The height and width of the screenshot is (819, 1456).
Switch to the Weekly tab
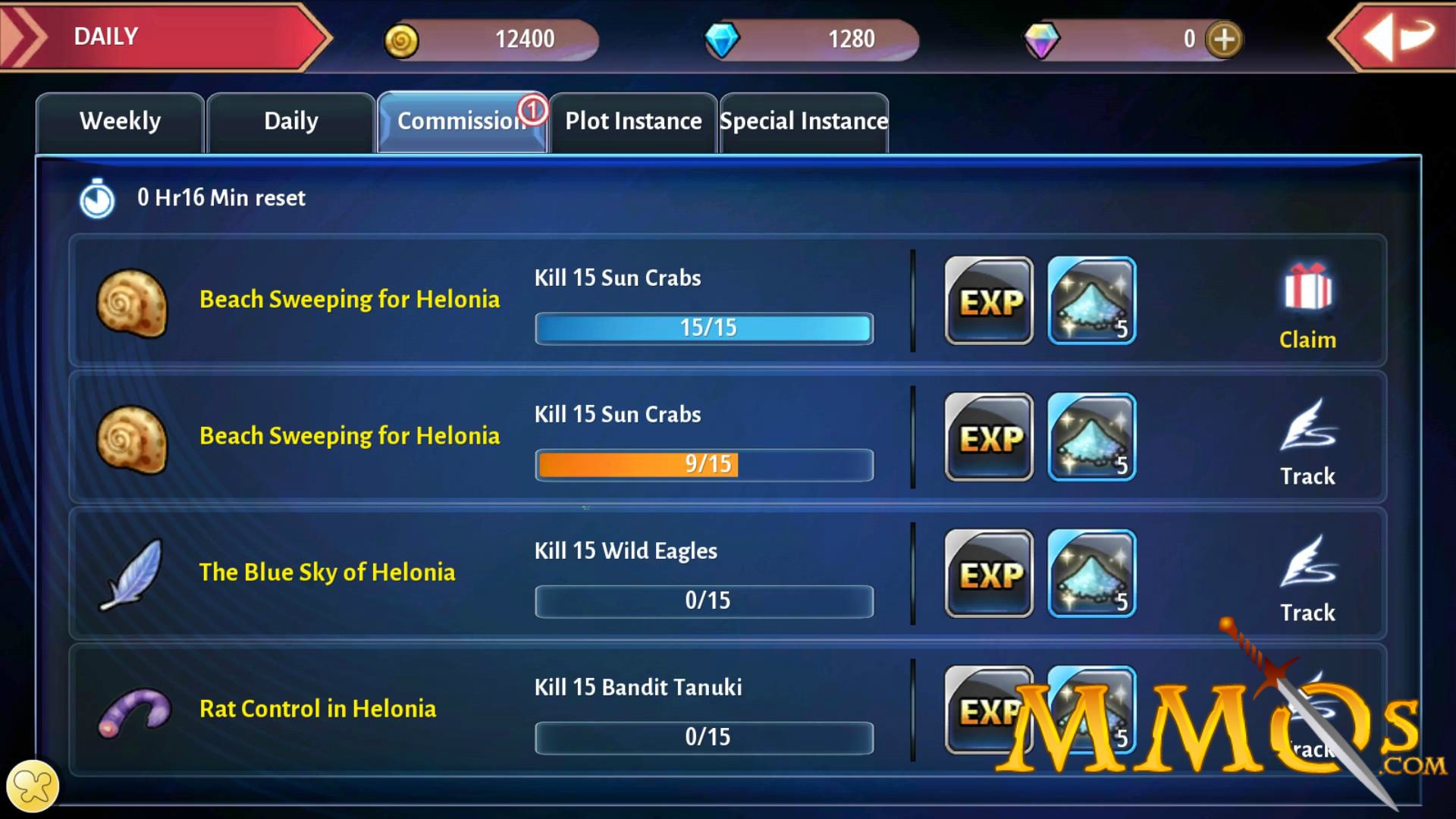pyautogui.click(x=121, y=121)
